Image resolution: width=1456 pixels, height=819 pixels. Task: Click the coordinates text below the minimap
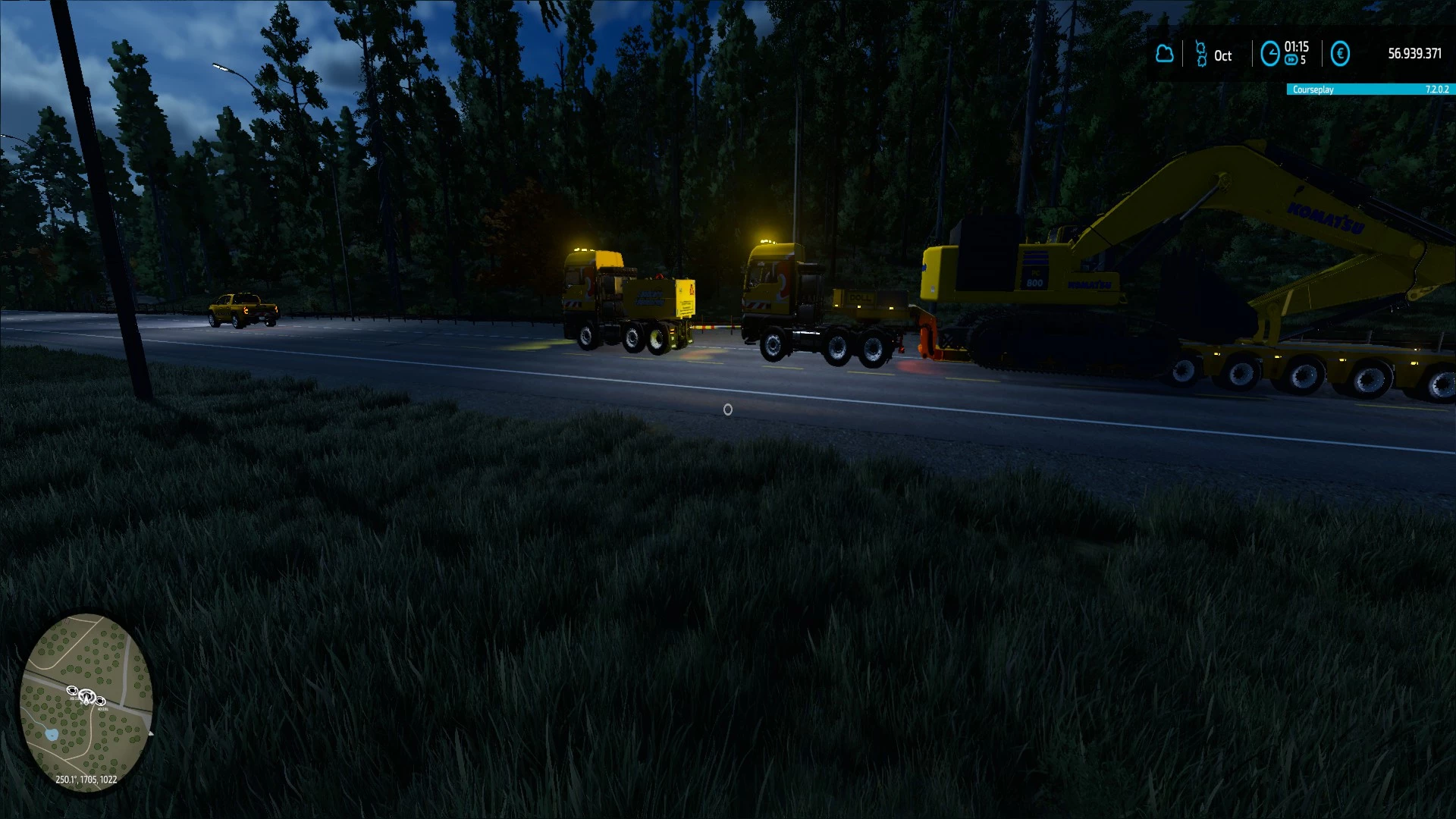point(86,780)
